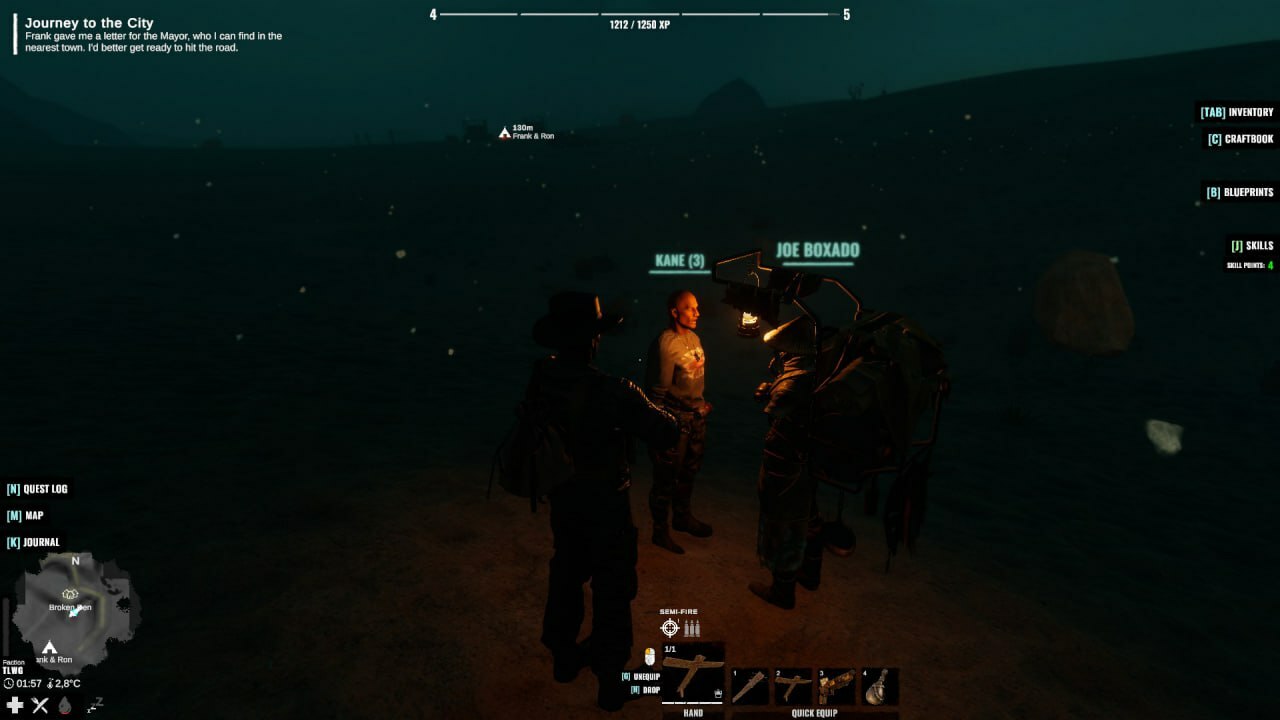
Task: Click the ammo bullets icon beside crosshair
Action: click(691, 627)
